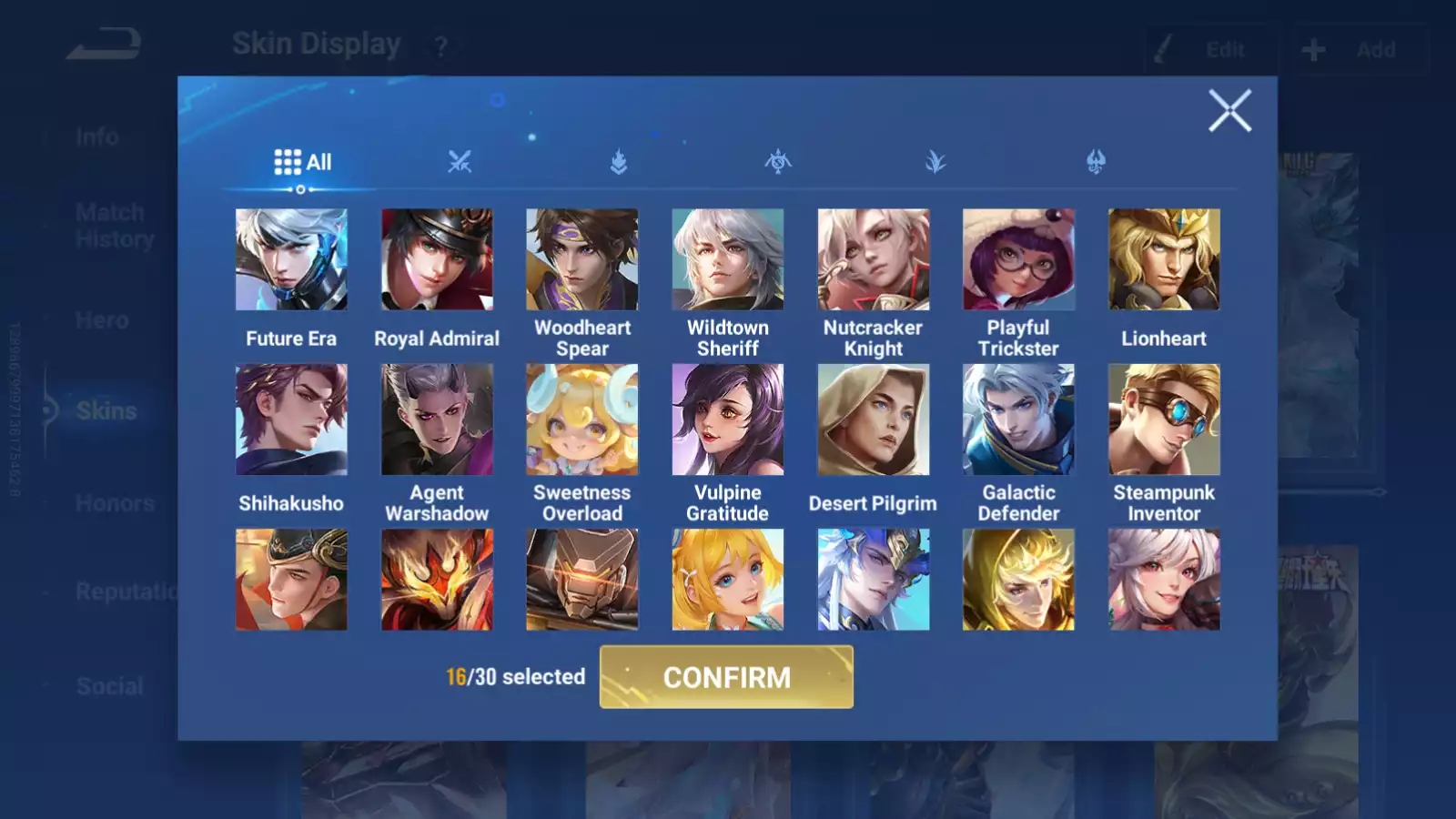
Task: Pick the Woodheart Spear skin
Action: pos(582,260)
